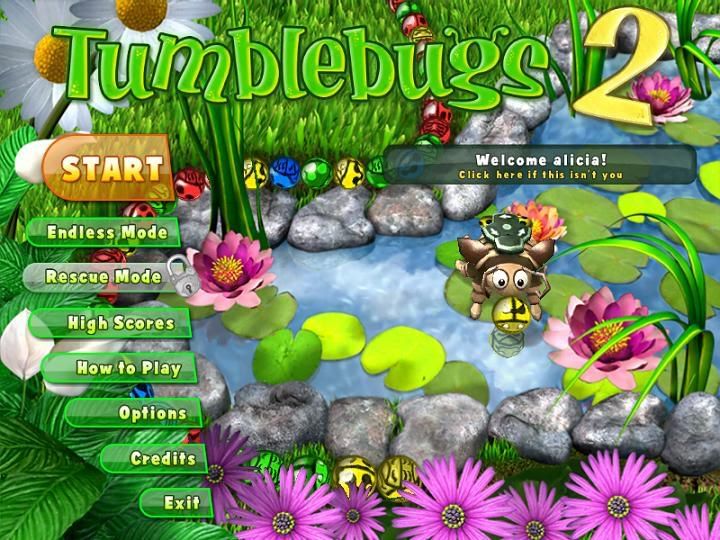Select the locked Rescue Mode entry
Screen dimensions: 720x540
coord(104,277)
